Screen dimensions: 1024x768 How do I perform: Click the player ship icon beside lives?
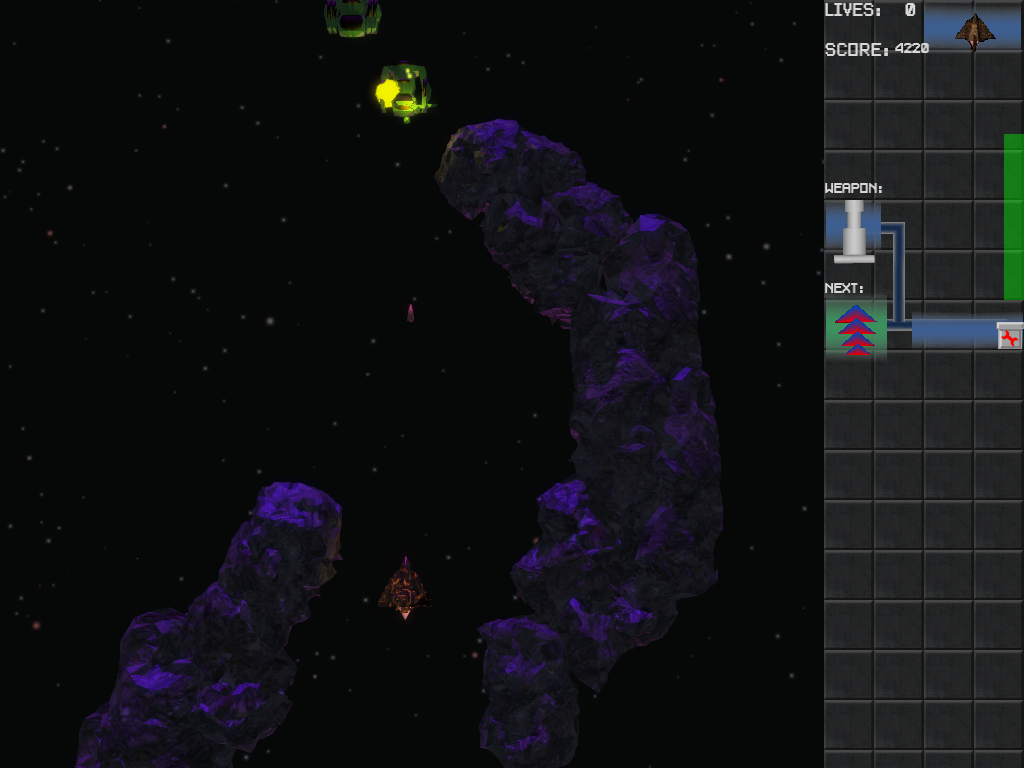pyautogui.click(x=974, y=30)
